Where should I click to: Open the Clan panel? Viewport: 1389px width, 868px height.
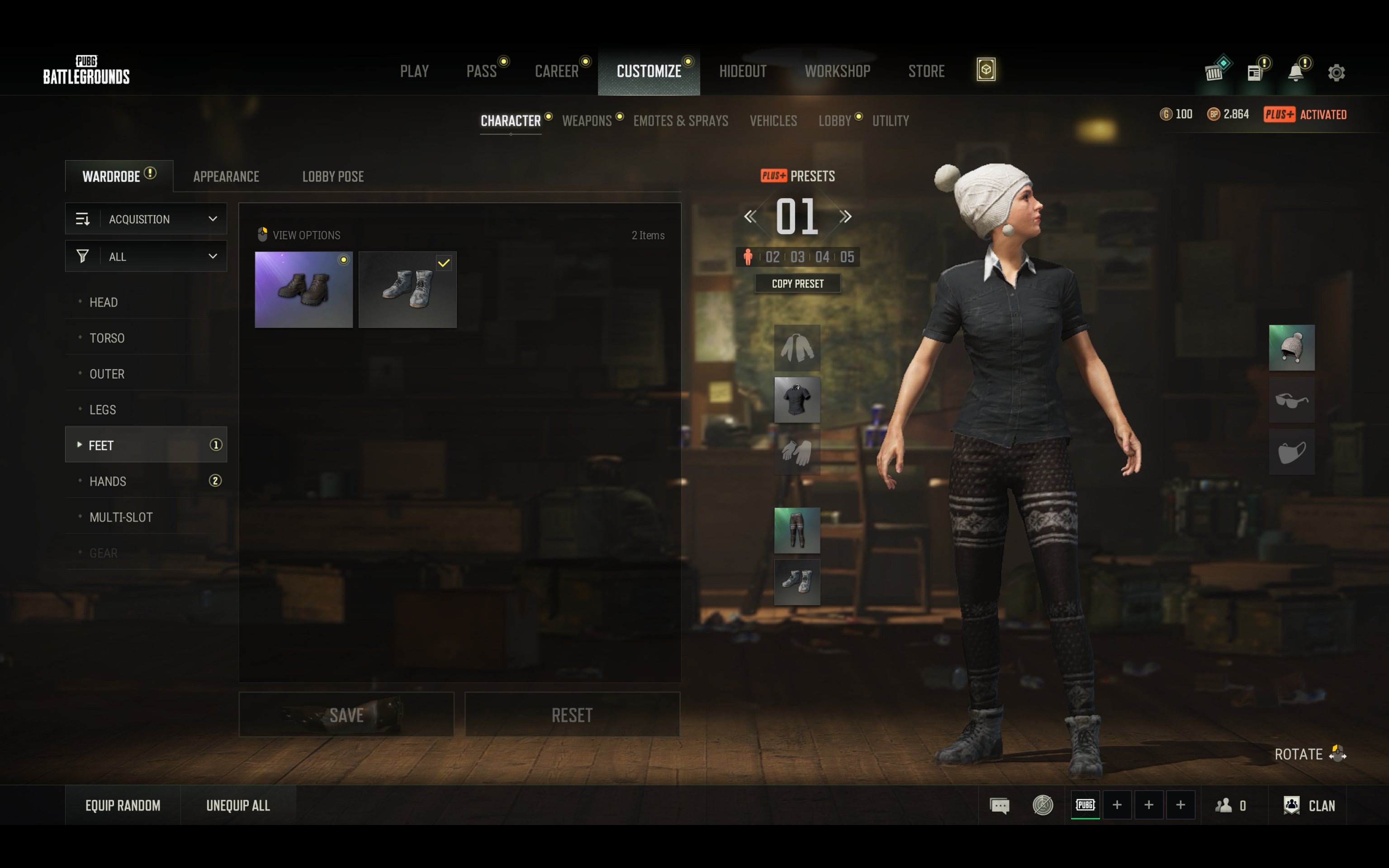1311,805
